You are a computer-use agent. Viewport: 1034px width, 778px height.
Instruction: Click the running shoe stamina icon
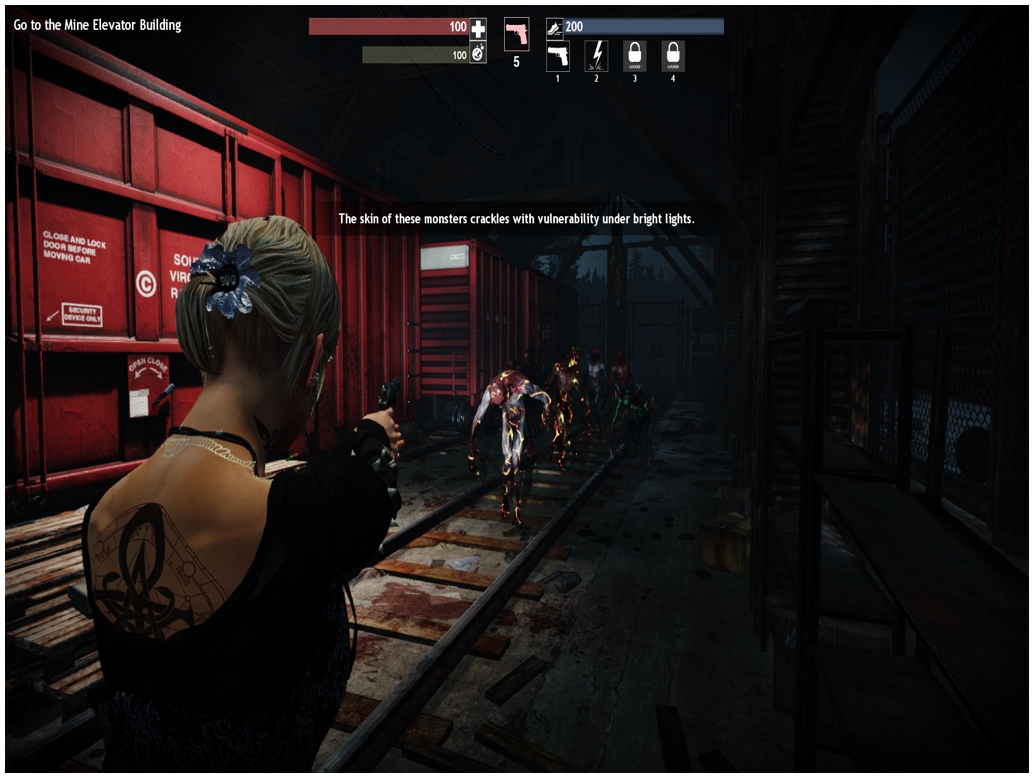pyautogui.click(x=555, y=29)
